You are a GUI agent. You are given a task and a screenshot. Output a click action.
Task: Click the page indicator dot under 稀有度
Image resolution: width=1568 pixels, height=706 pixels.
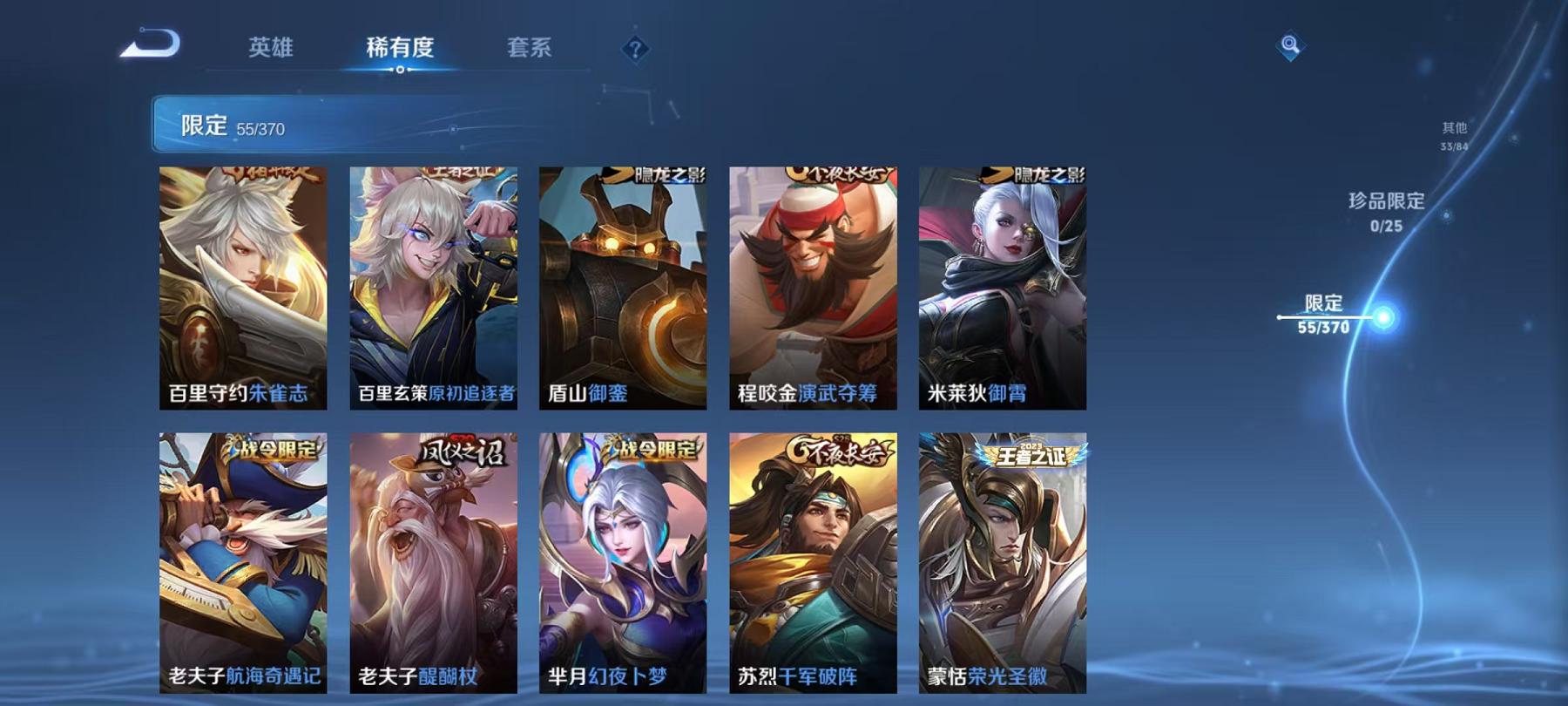tap(400, 69)
